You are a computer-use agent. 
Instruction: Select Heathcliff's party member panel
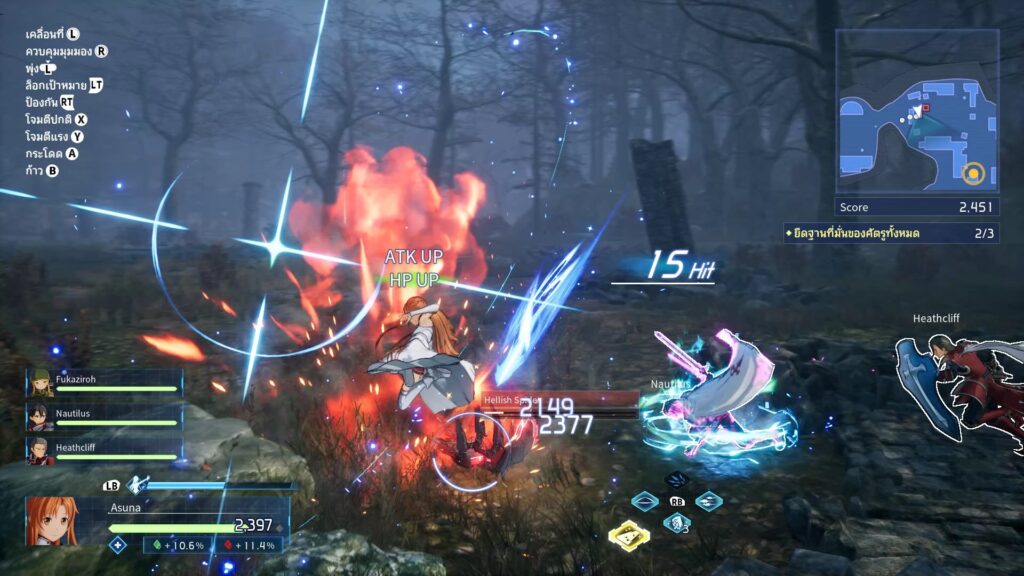click(104, 448)
